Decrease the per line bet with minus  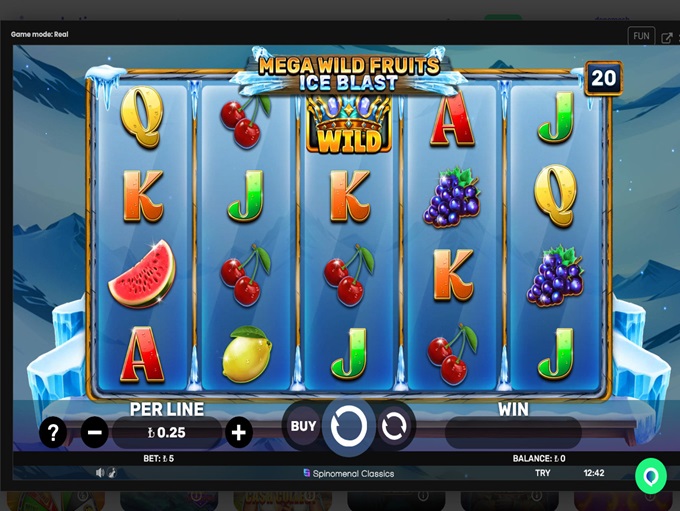pos(95,433)
